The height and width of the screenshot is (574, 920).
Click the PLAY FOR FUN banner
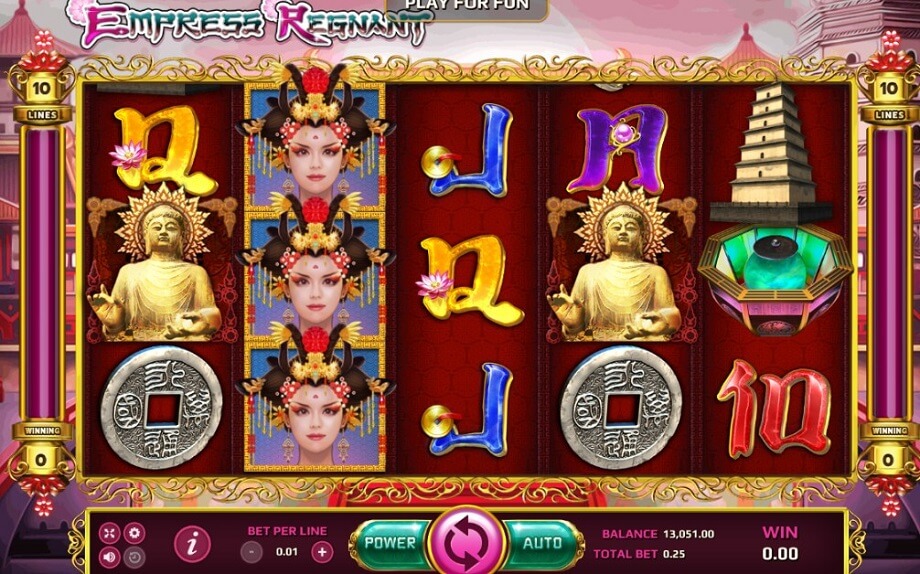tap(466, 7)
